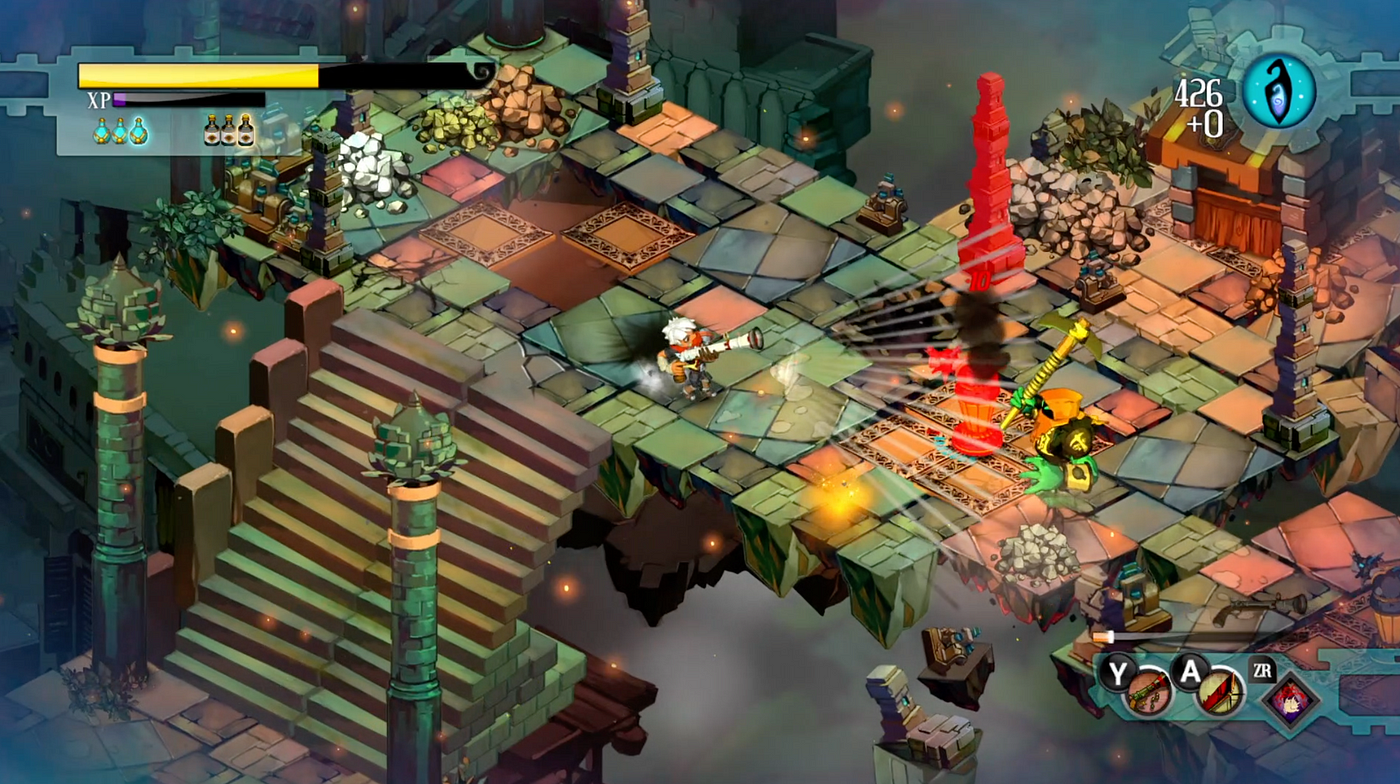Use the glowing blue health tonic
Image resolution: width=1400 pixels, height=784 pixels.
point(138,130)
